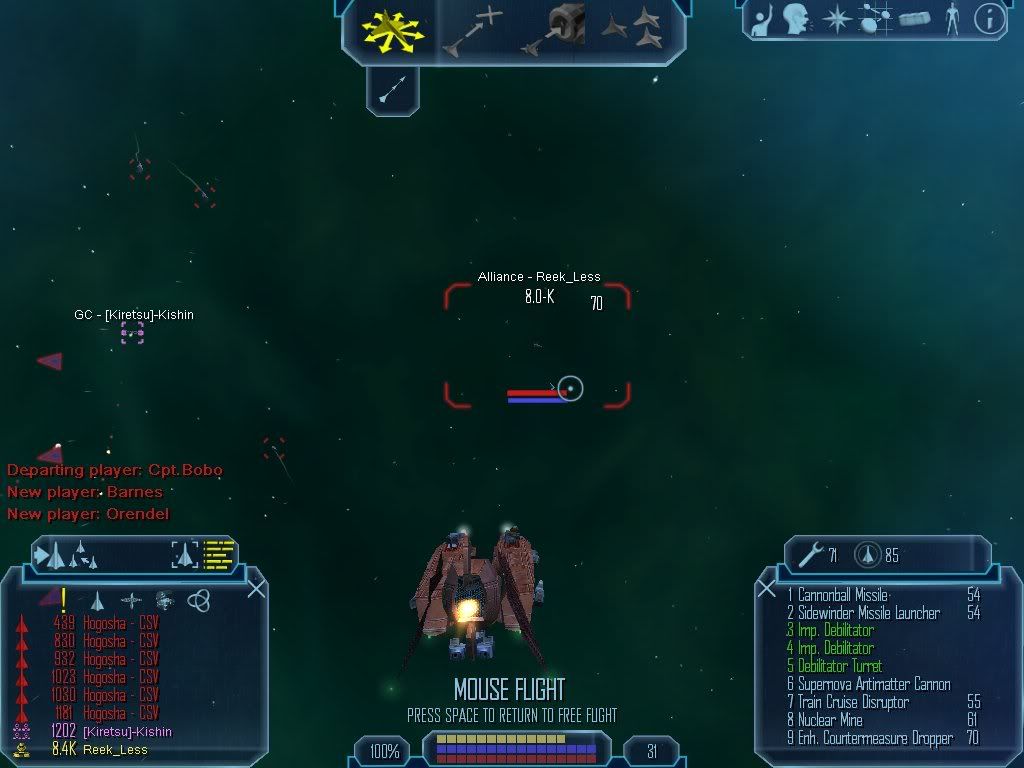1024x768 pixels.
Task: Open the cargo crate inventory icon
Action: [x=915, y=19]
